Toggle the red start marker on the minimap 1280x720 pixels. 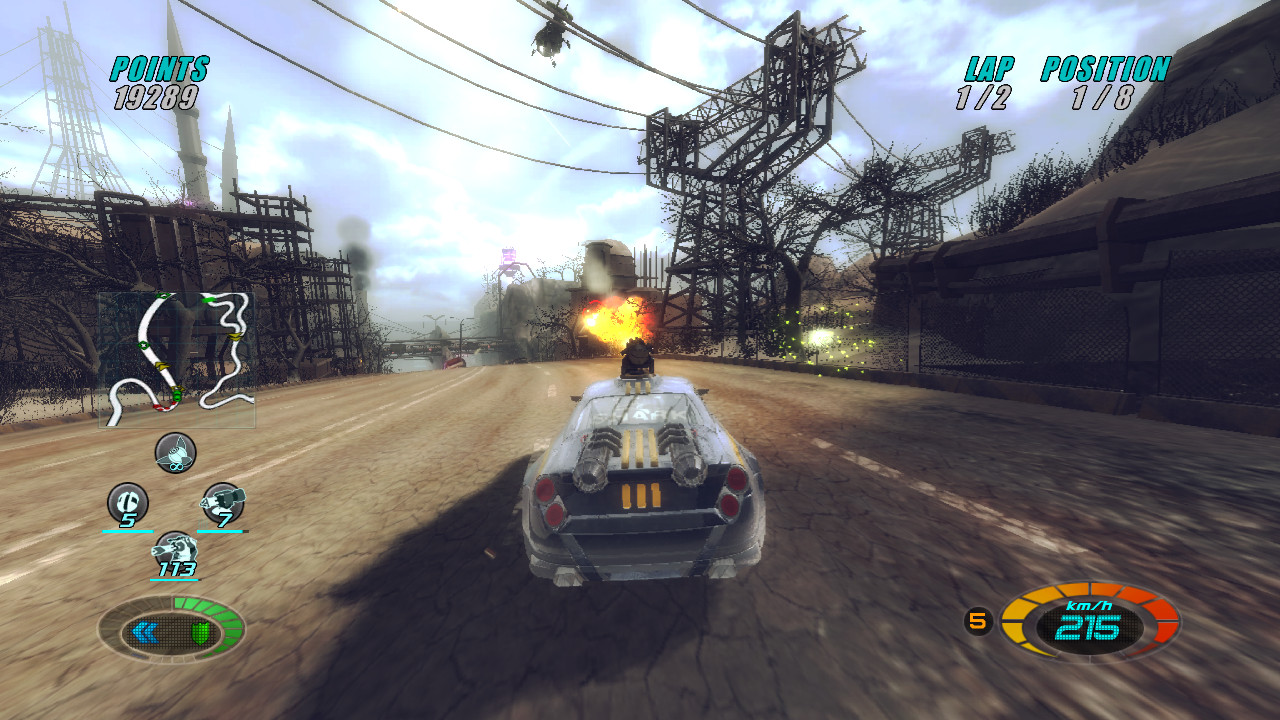pos(164,405)
